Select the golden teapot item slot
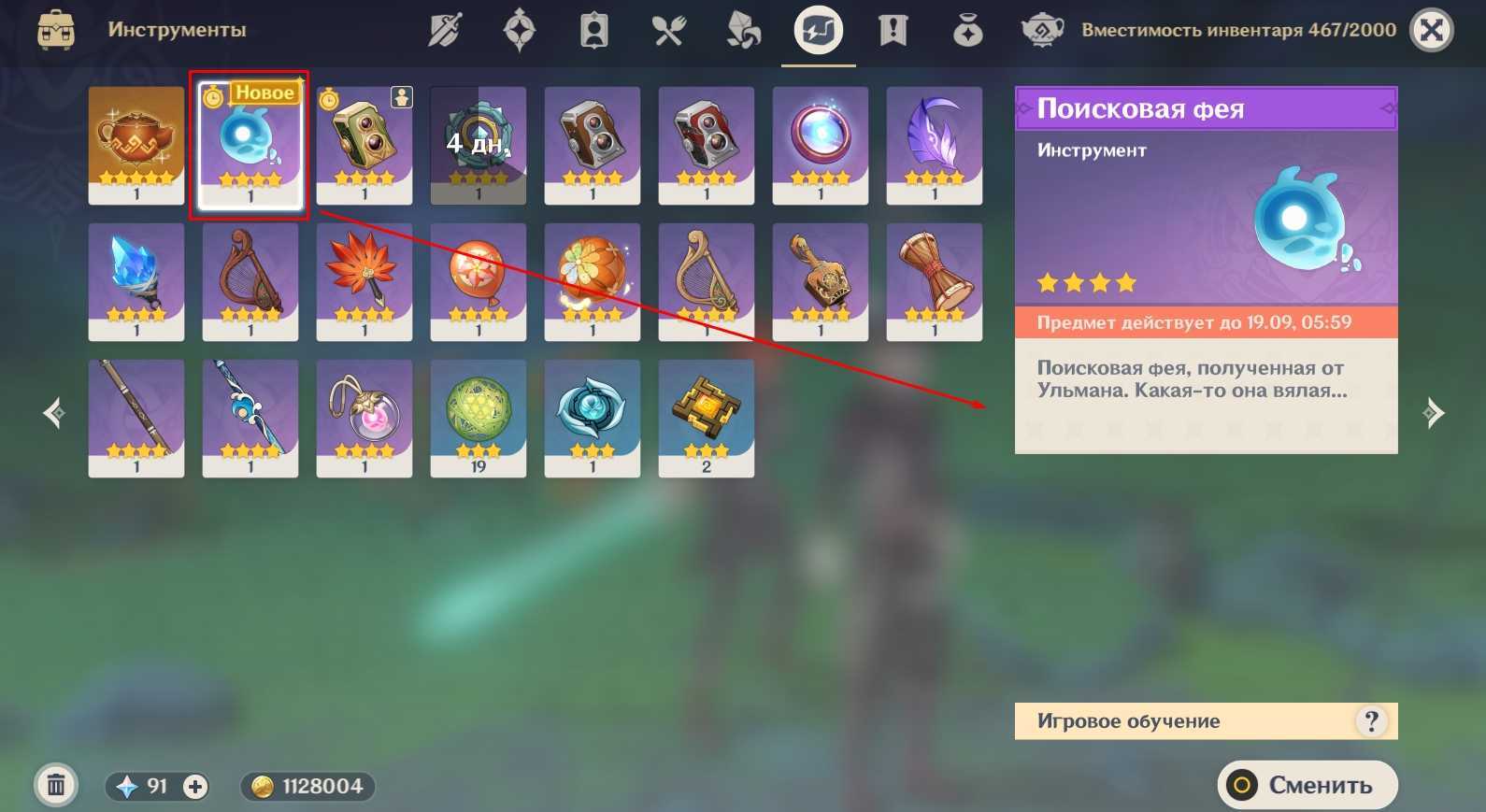This screenshot has height=812, width=1486. (136, 145)
